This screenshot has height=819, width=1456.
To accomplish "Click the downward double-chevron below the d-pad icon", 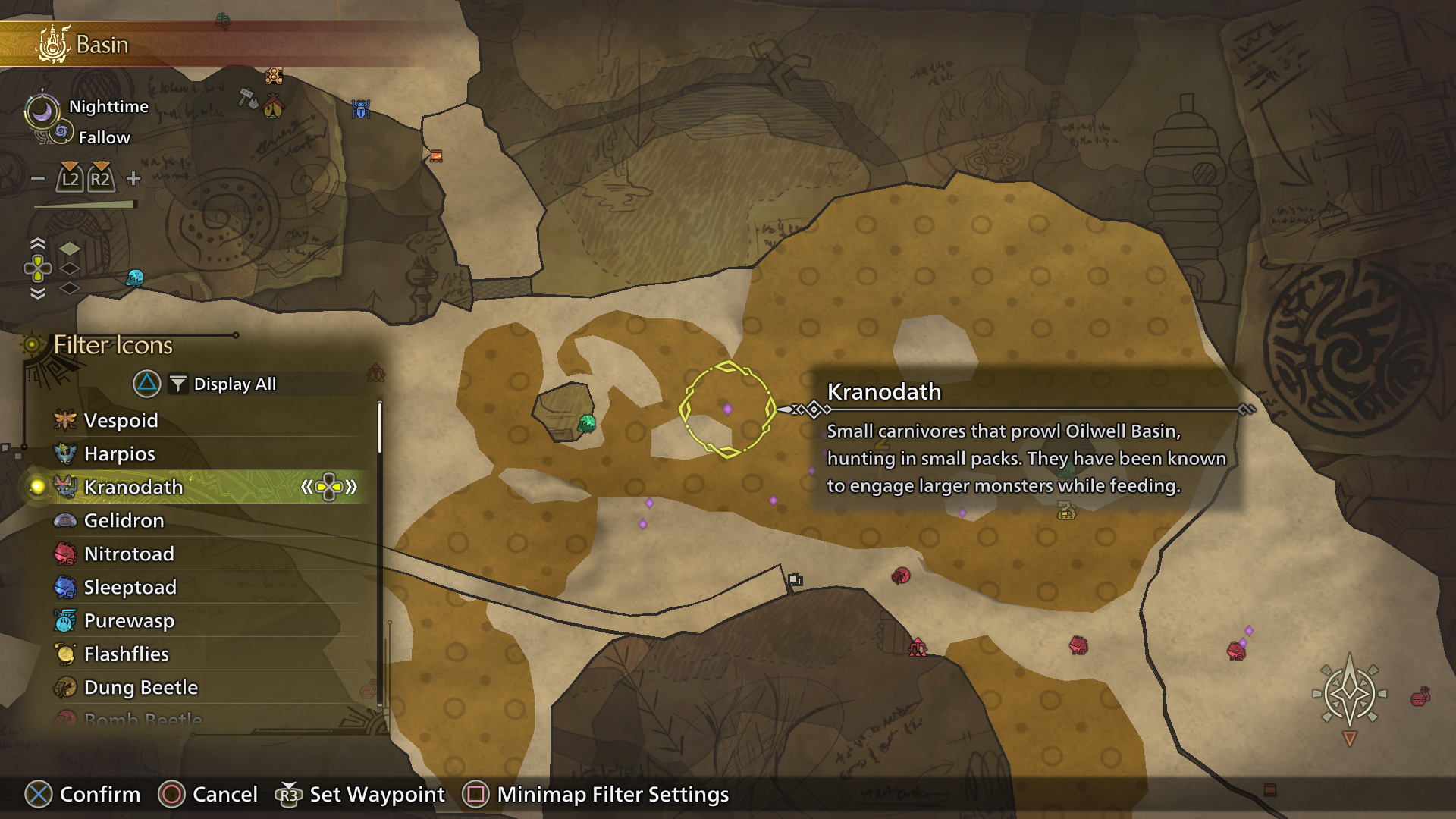I will [x=36, y=292].
